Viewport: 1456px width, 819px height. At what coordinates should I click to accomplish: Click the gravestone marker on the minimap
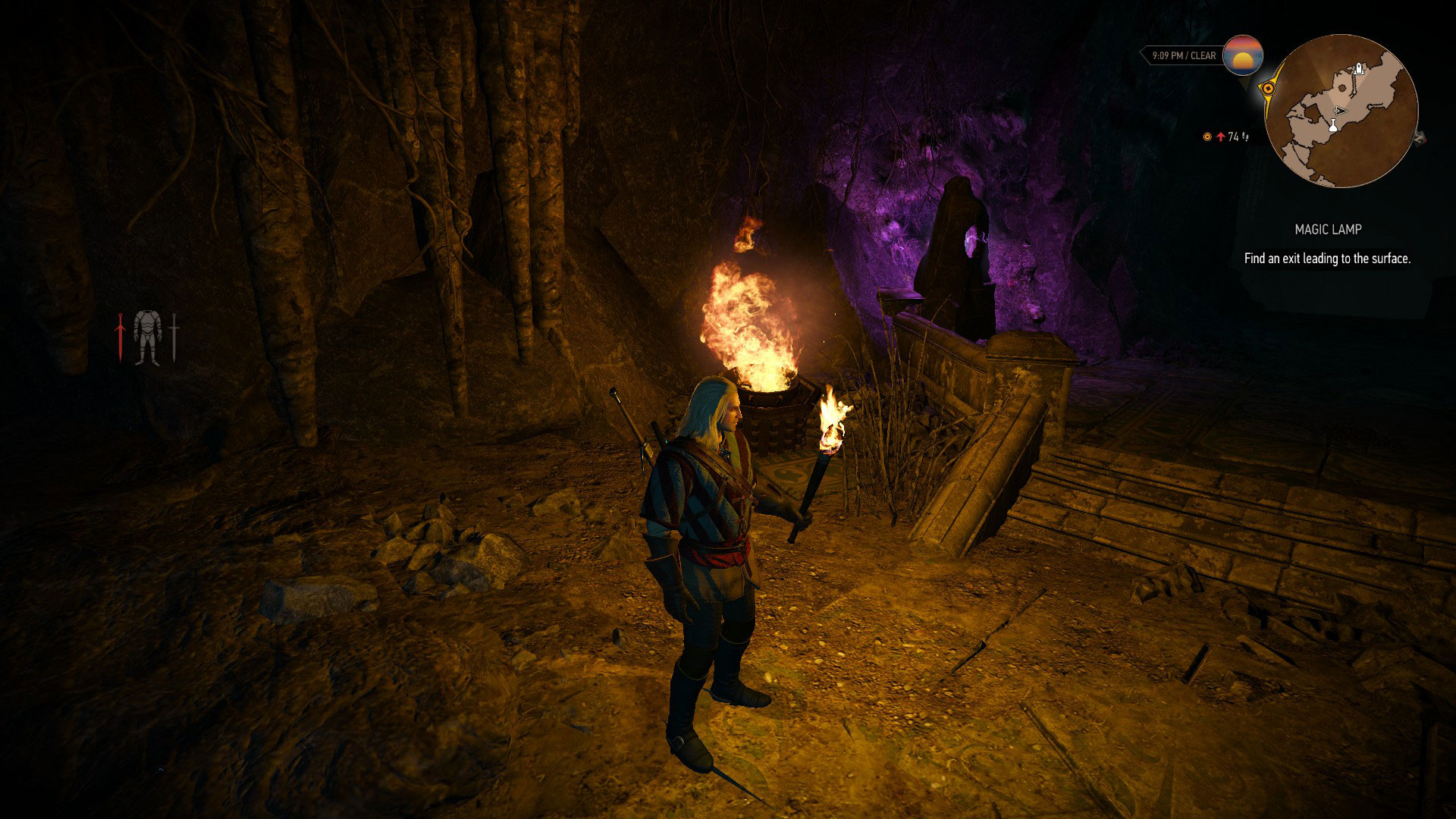1358,68
